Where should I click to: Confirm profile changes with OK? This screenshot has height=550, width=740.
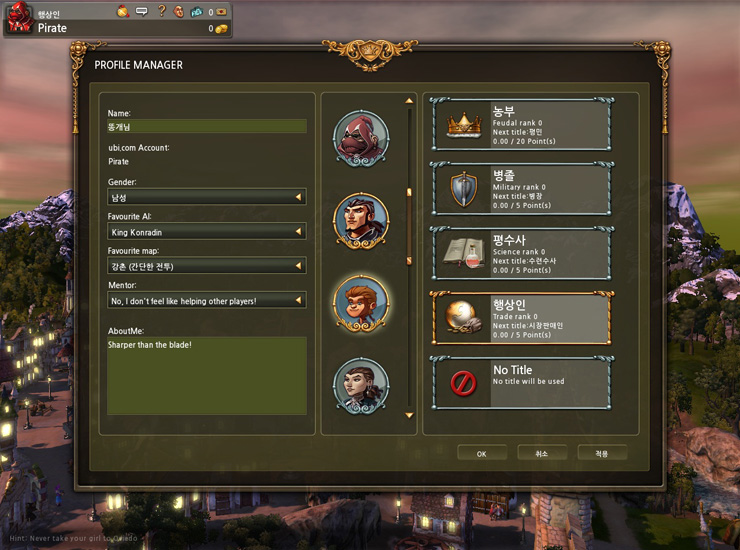point(482,453)
